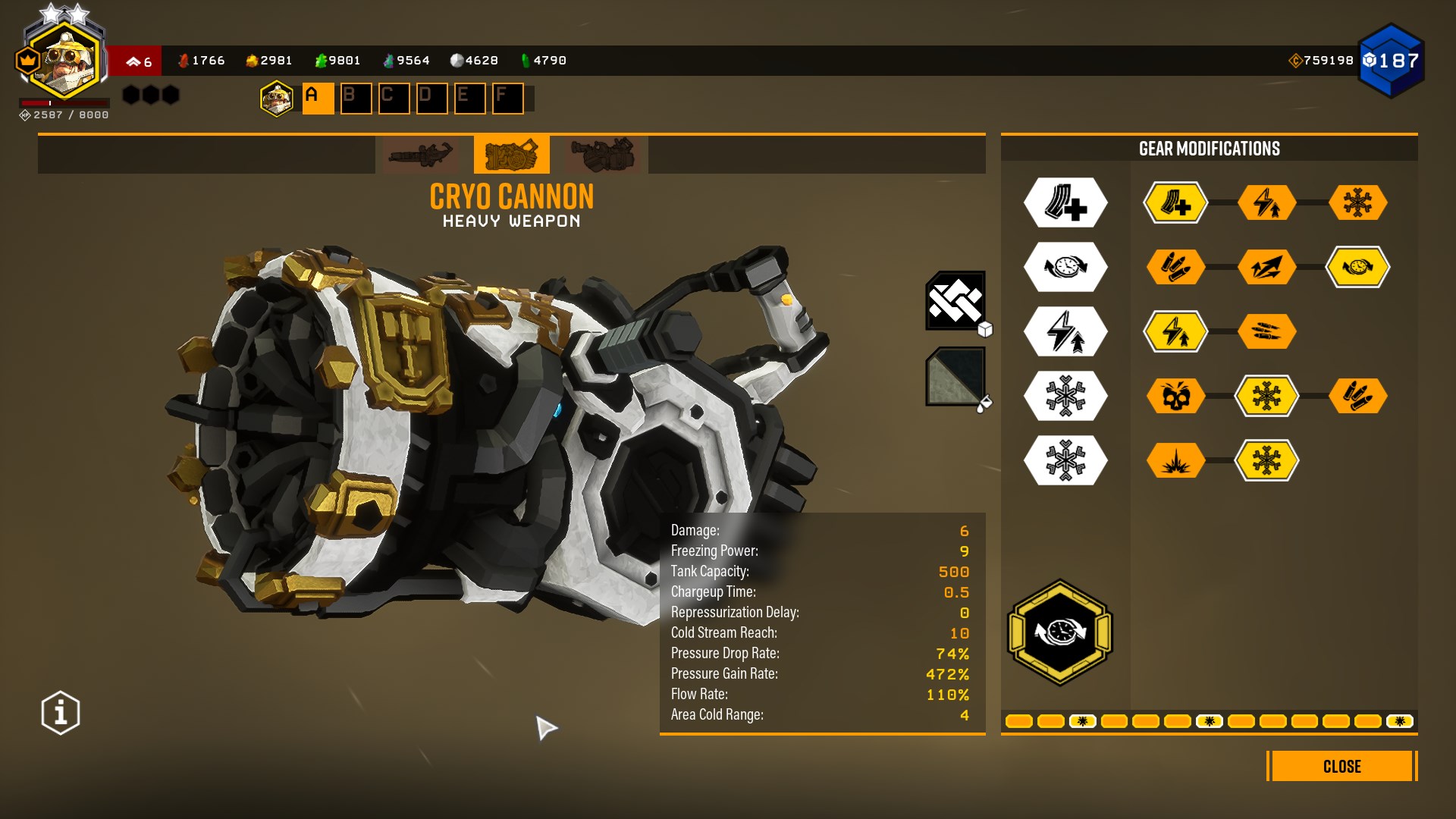This screenshot has height=819, width=1456.
Task: Choose the tier 1 ammo capacity mod
Action: [x=1175, y=202]
